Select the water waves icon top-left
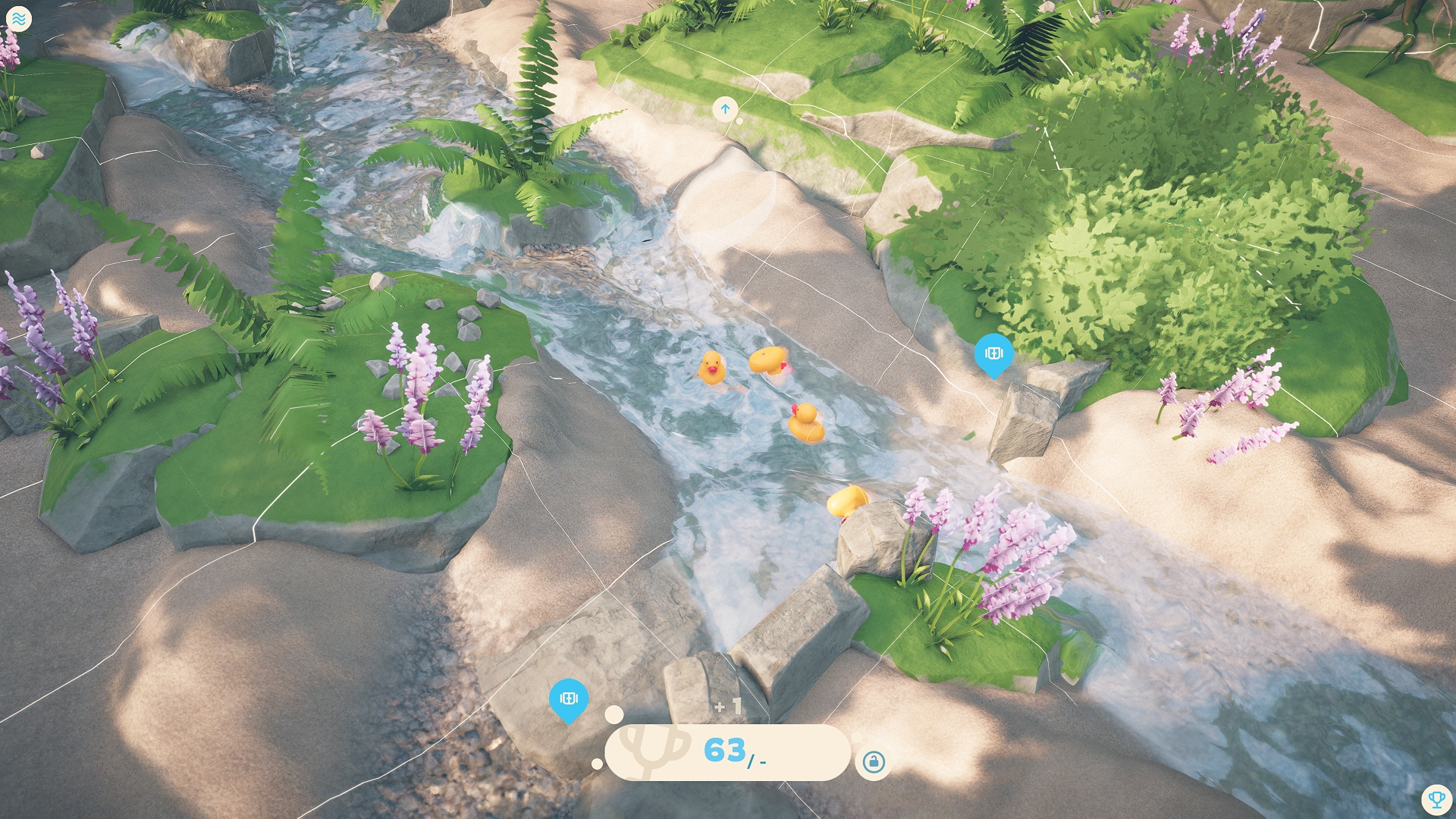1456x819 pixels. [x=20, y=19]
